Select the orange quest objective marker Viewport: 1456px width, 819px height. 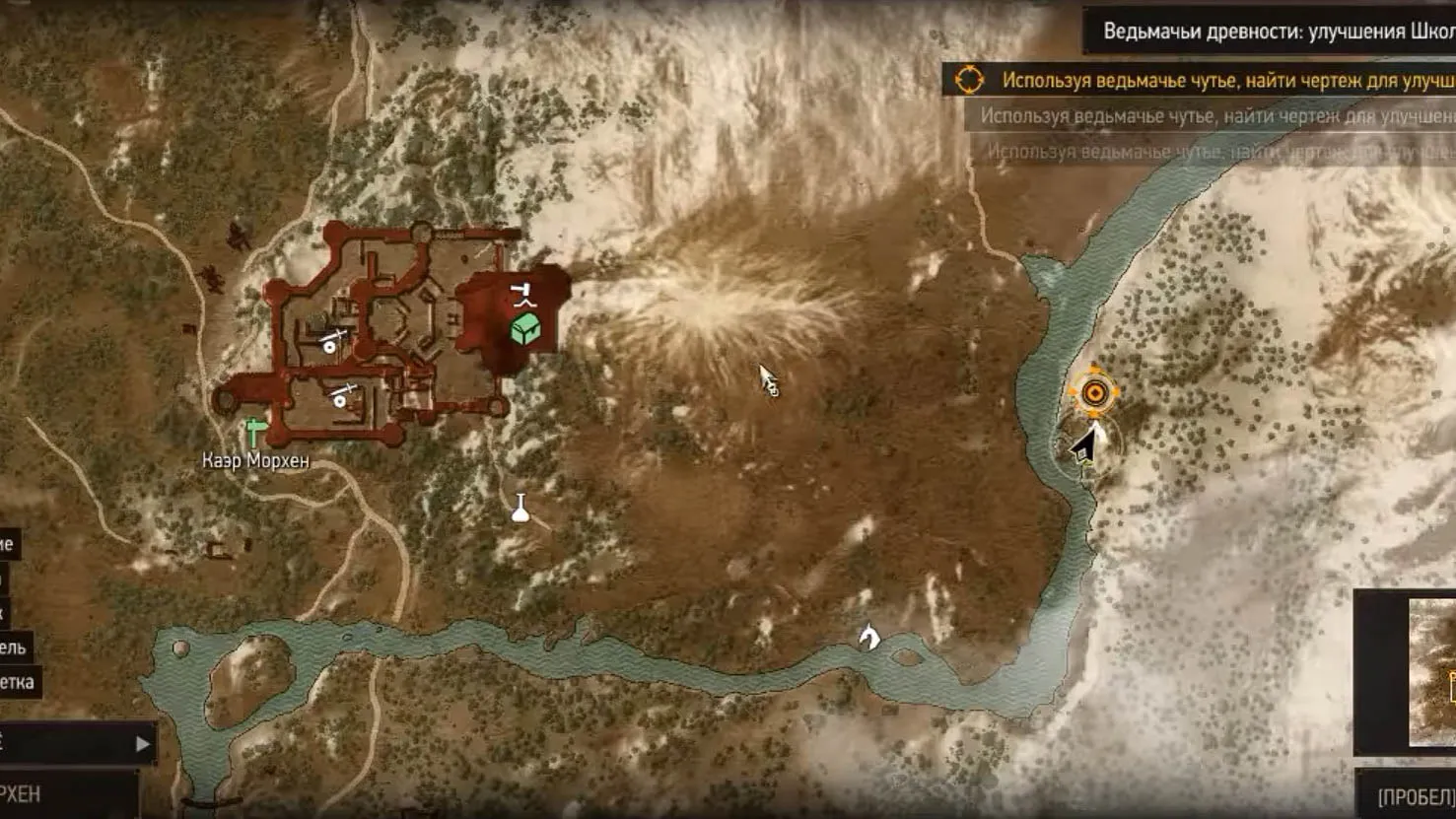[x=1093, y=393]
